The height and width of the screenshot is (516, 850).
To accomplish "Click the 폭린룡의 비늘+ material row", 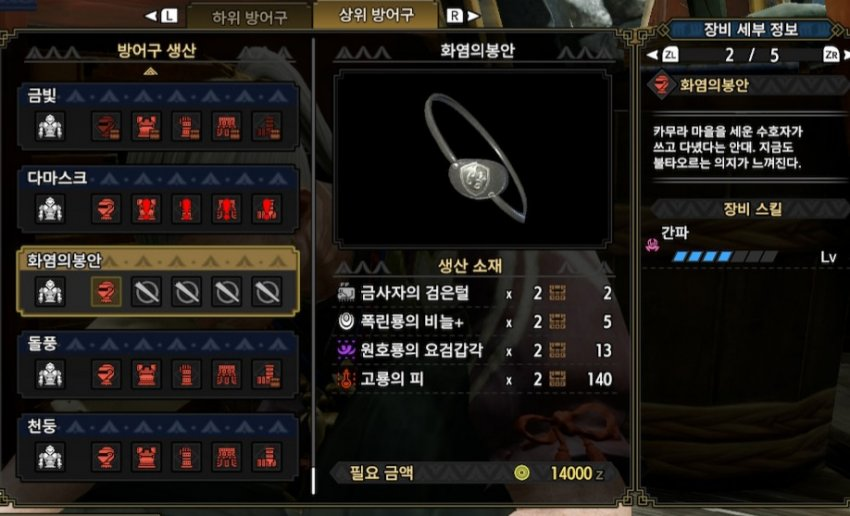I will tap(475, 322).
